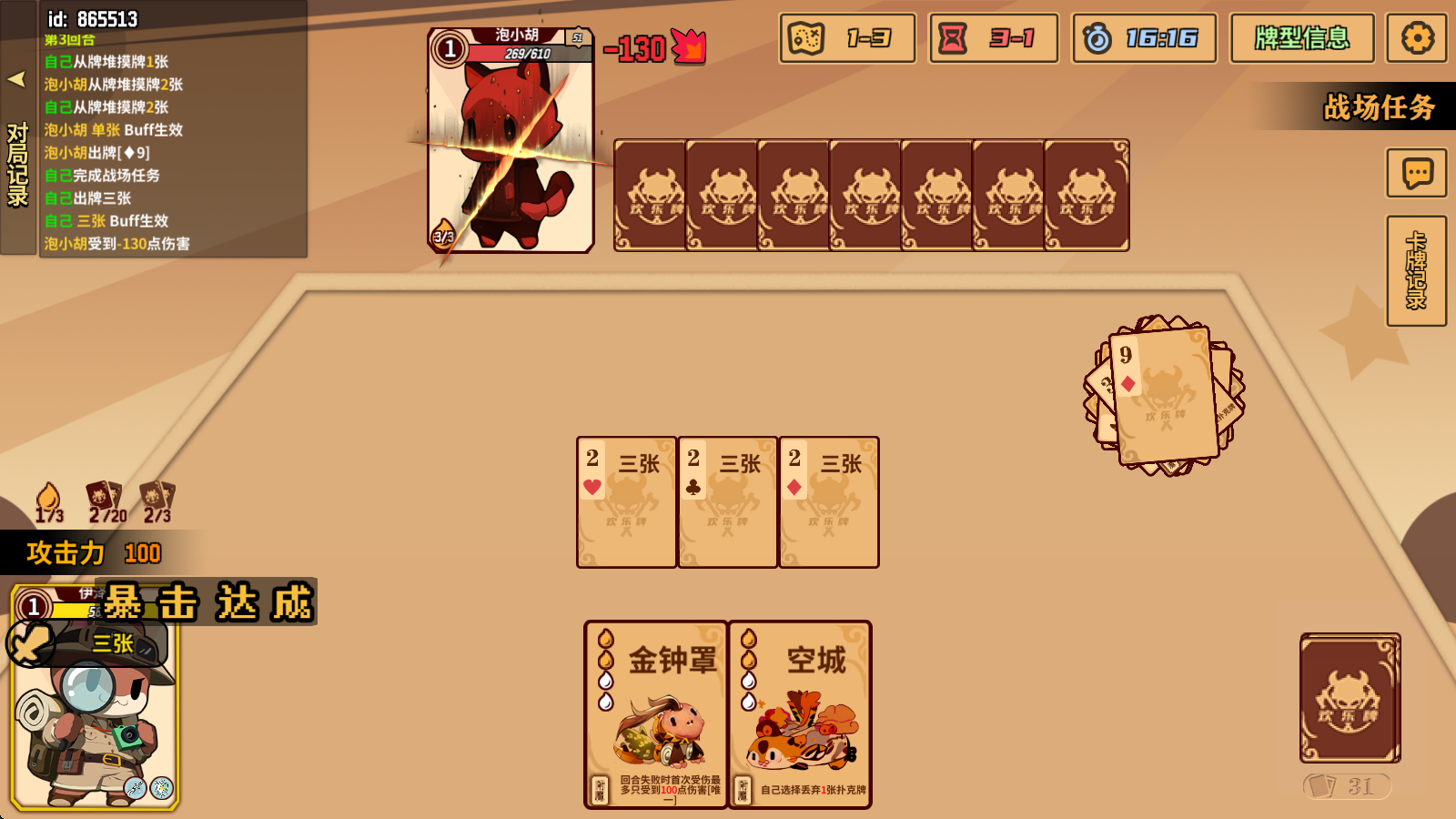Inspect the opponent 泡小胡 character card
The height and width of the screenshot is (819, 1456).
[511, 141]
